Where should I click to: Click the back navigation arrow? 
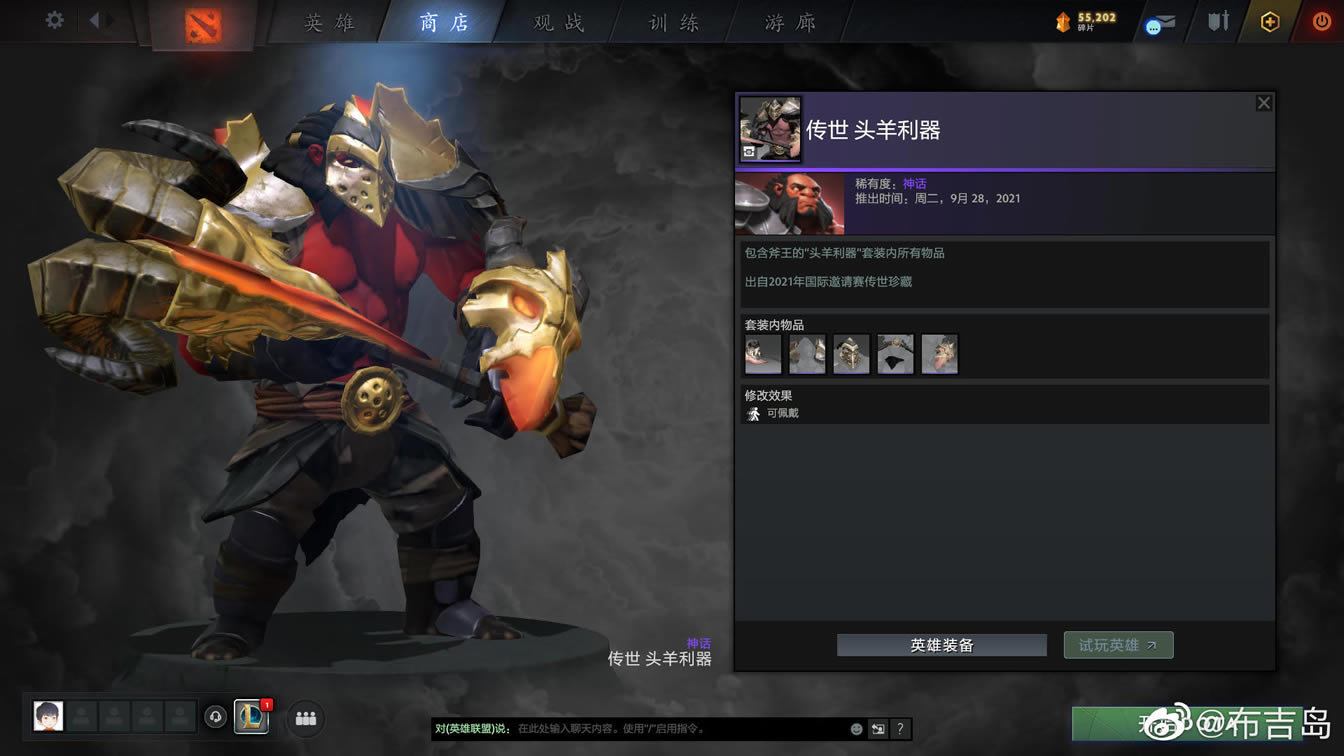click(95, 19)
